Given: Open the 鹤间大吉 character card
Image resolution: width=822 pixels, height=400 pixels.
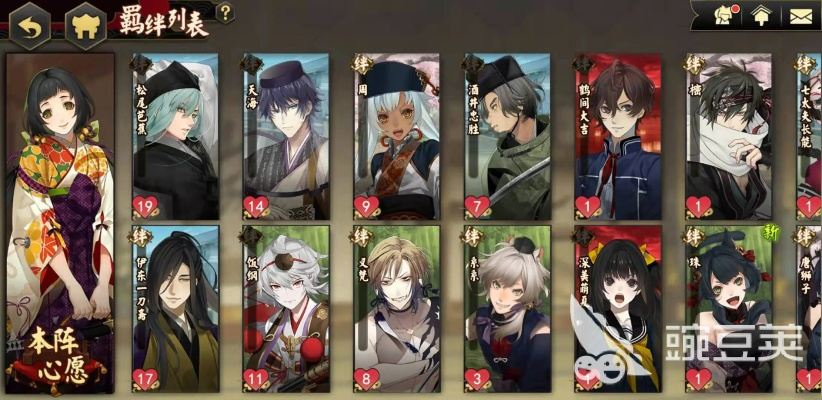Looking at the screenshot, I should pyautogui.click(x=617, y=137).
